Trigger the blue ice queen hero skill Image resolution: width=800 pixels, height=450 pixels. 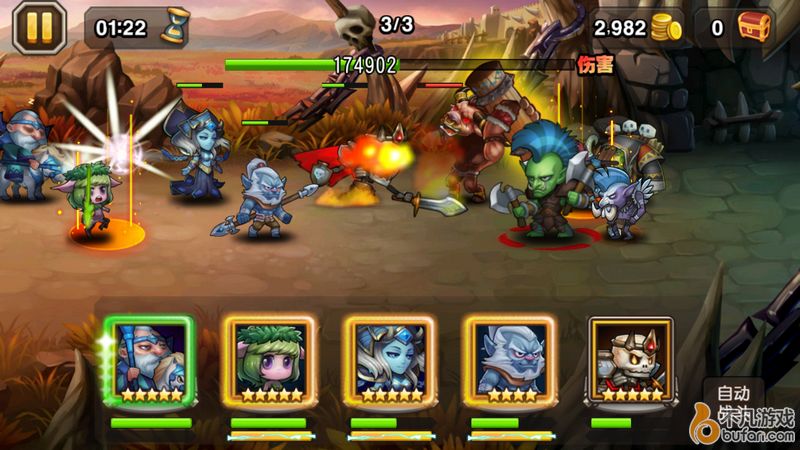[x=390, y=360]
